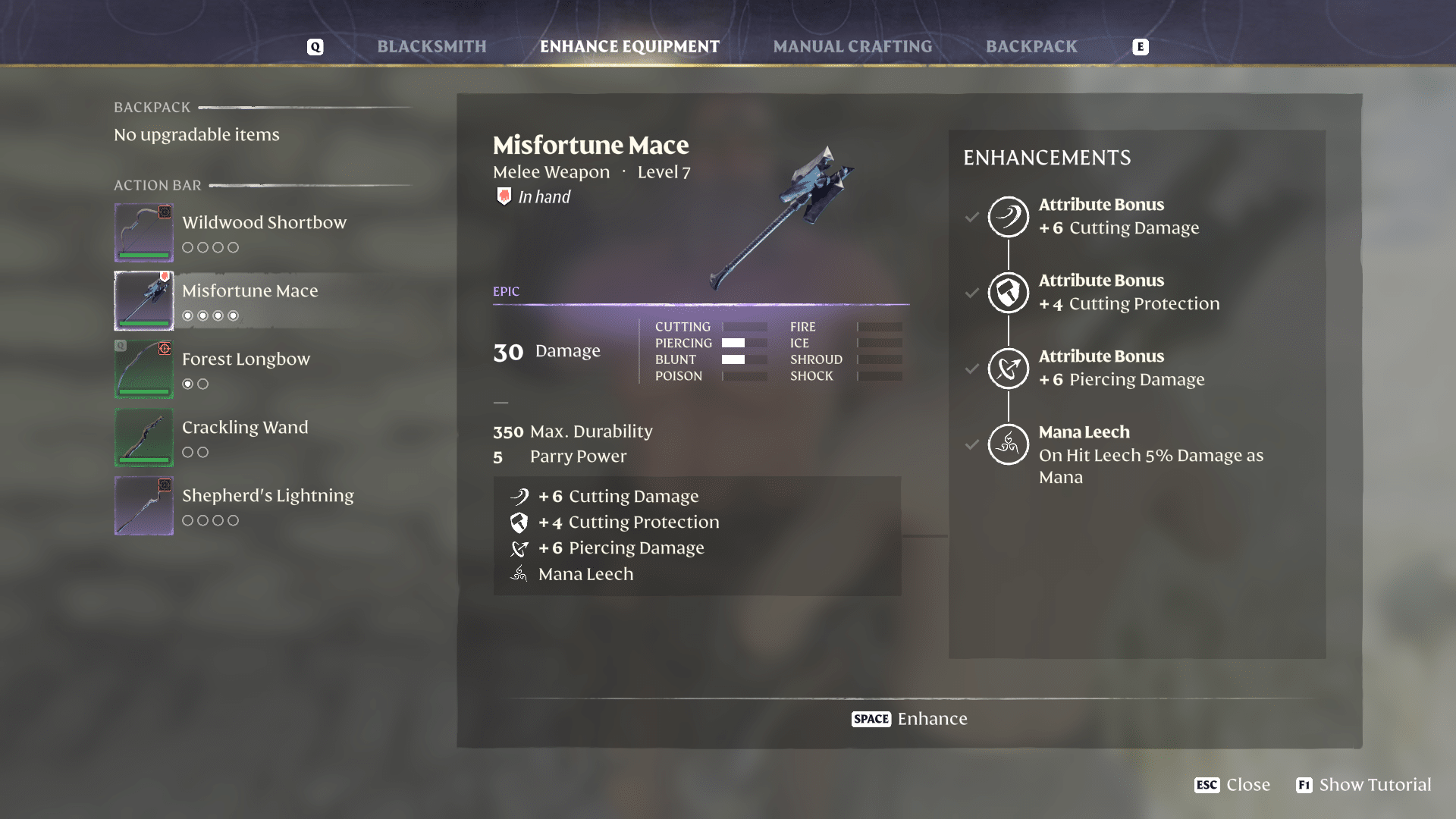Switch to the Blacksmith tab
Screen dimensions: 1456x819
[x=431, y=46]
